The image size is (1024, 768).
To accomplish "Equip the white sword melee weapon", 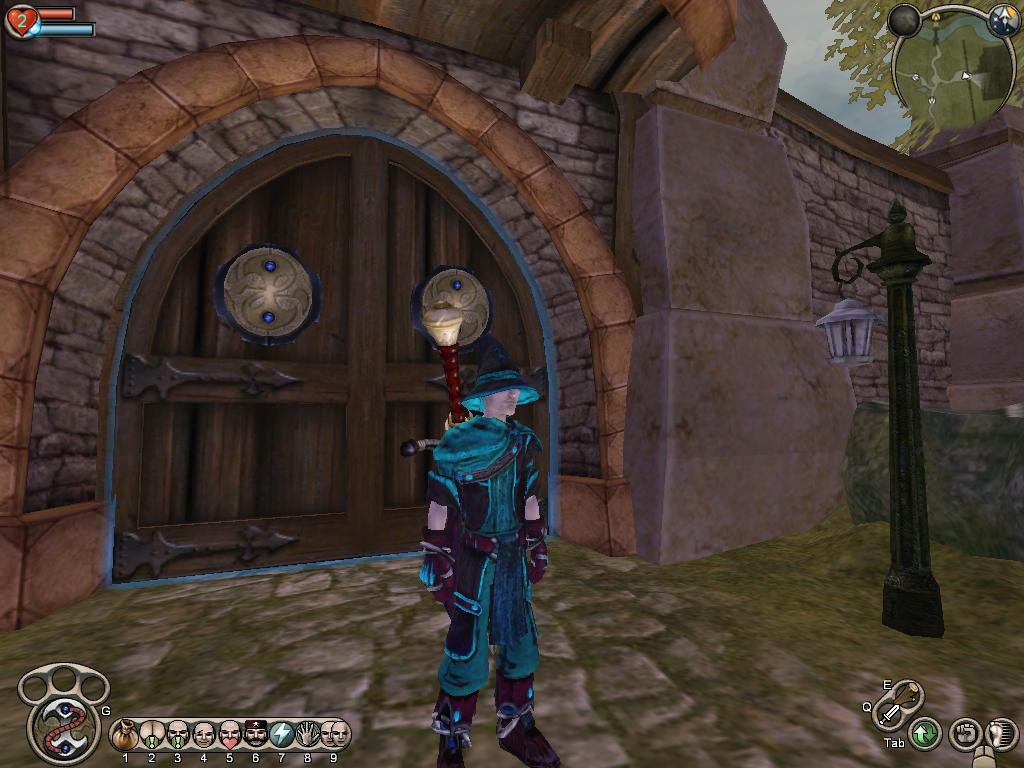I will click(889, 715).
